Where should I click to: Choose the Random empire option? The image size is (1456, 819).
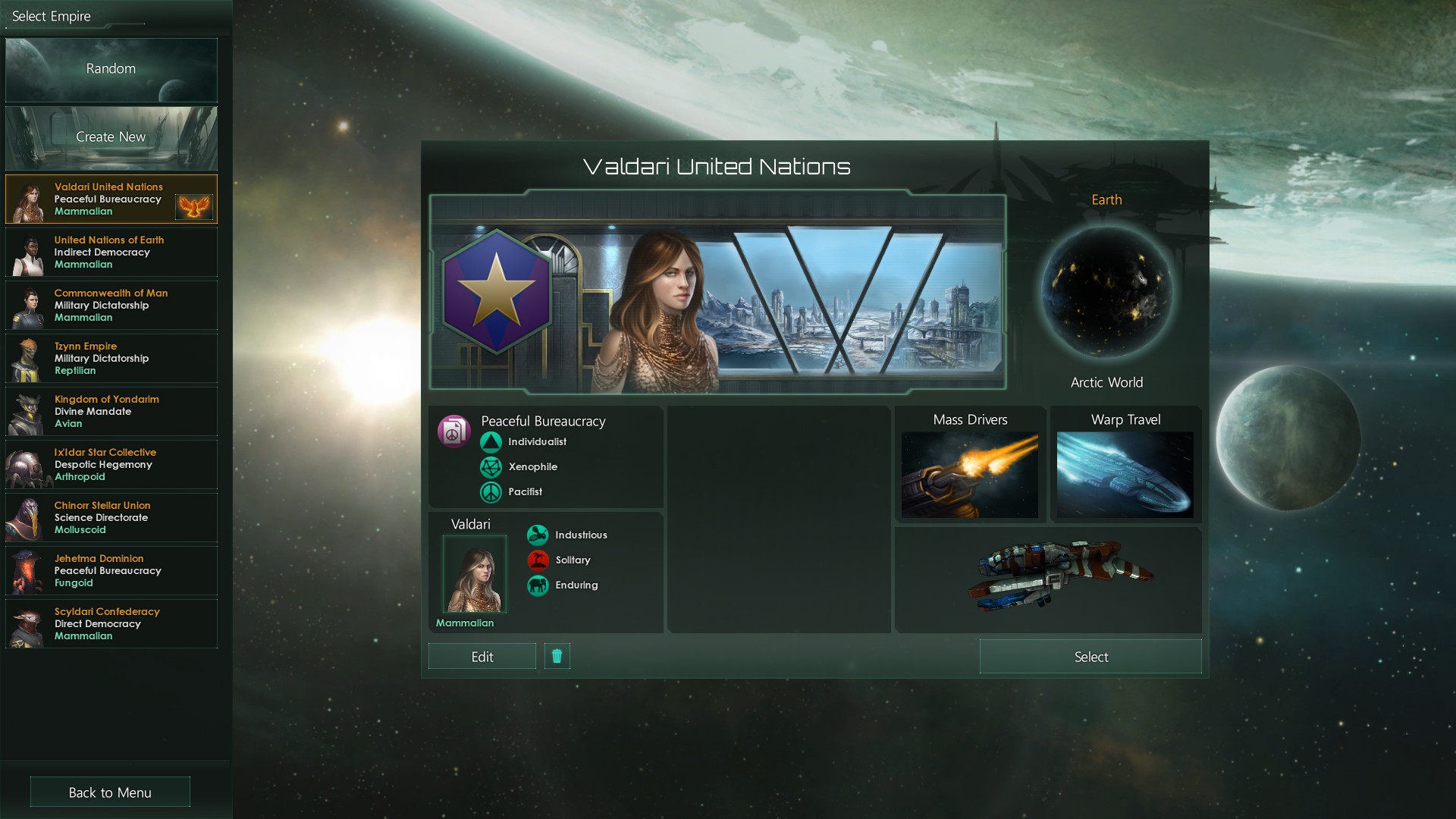tap(111, 69)
